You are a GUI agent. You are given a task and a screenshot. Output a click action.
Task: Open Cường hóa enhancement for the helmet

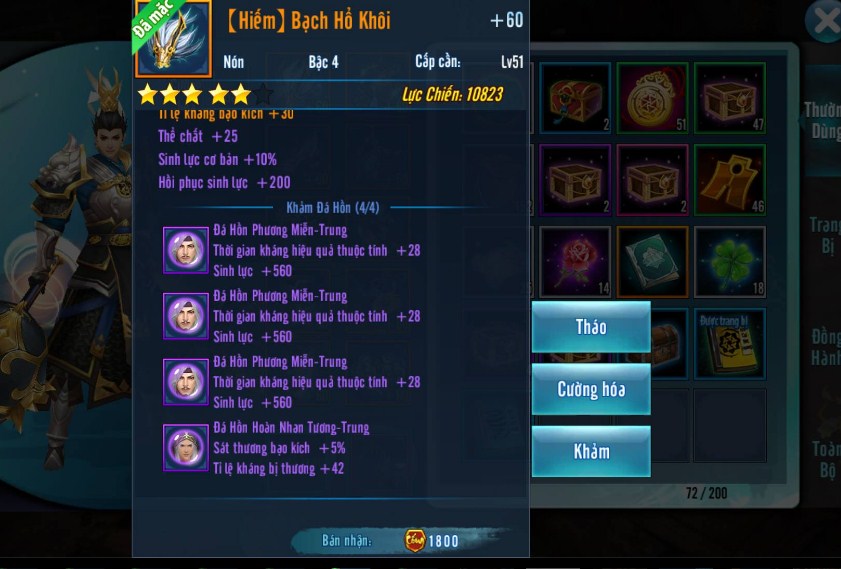tap(591, 389)
